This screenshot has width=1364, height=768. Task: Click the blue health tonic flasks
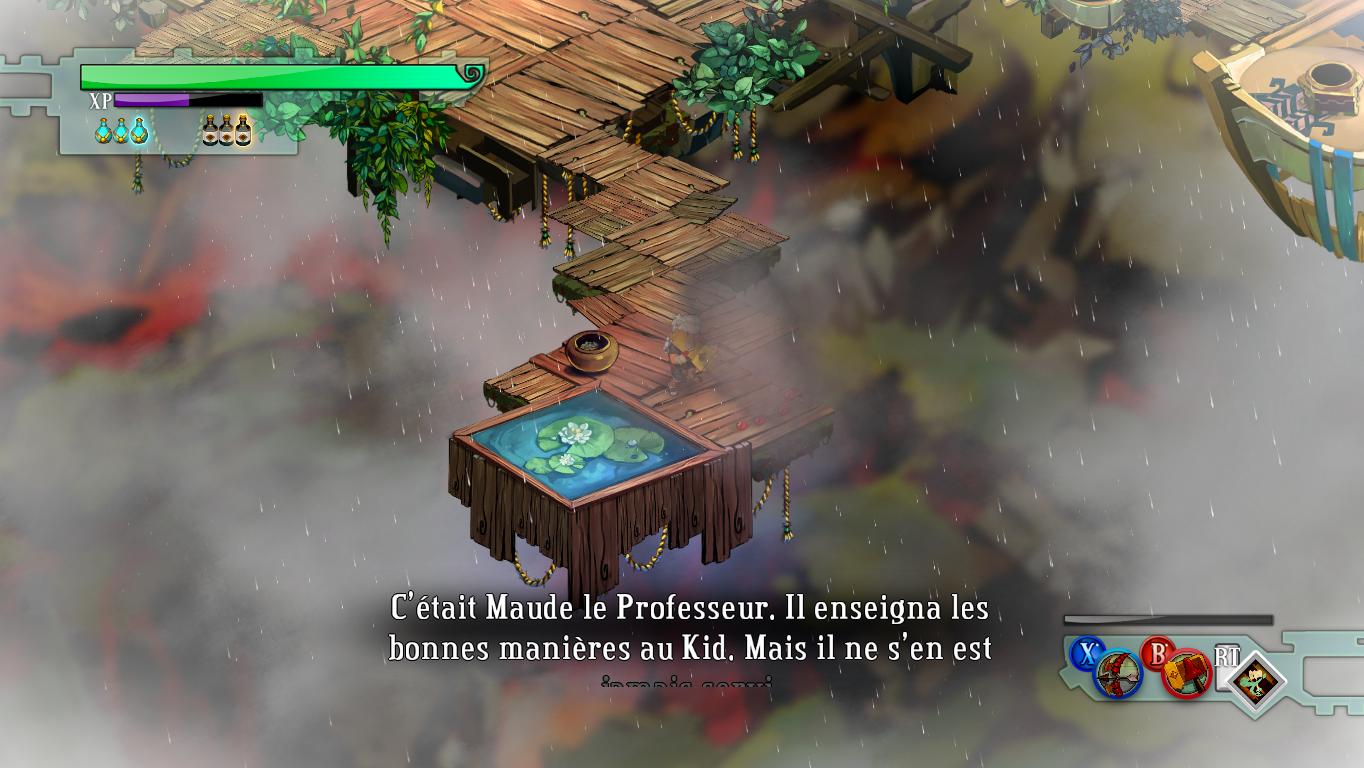pos(121,131)
